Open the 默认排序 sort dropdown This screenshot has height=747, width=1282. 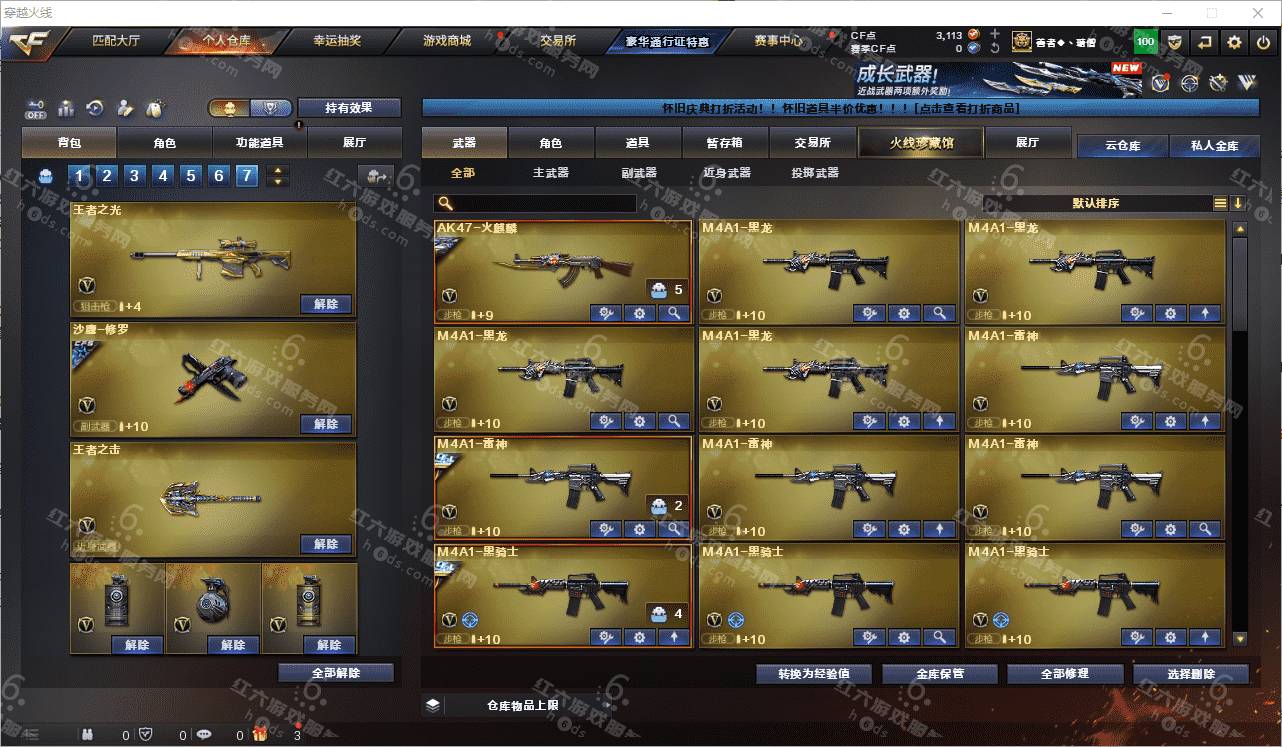(1096, 203)
